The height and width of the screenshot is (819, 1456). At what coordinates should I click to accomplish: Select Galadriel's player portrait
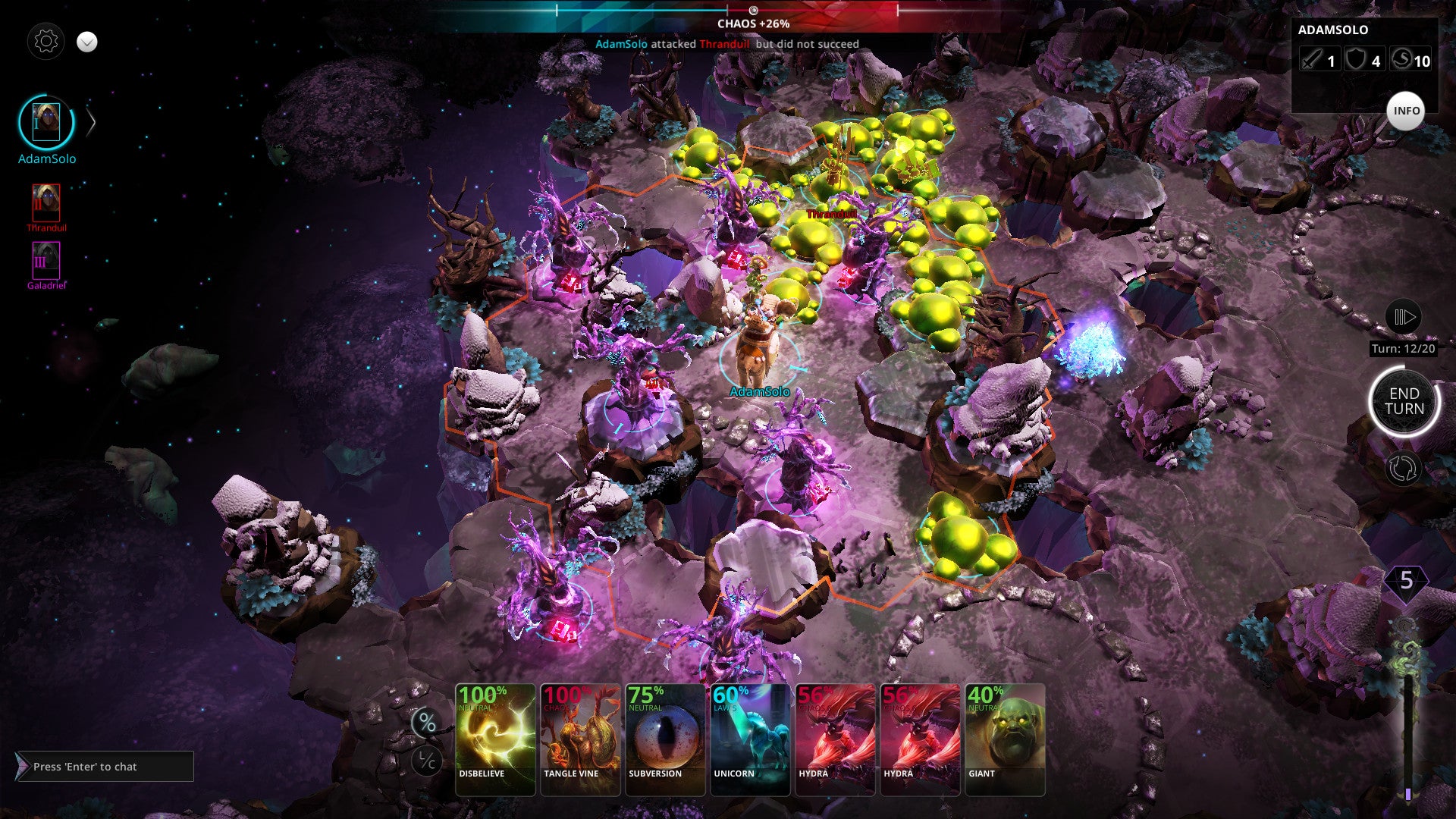pos(46,260)
